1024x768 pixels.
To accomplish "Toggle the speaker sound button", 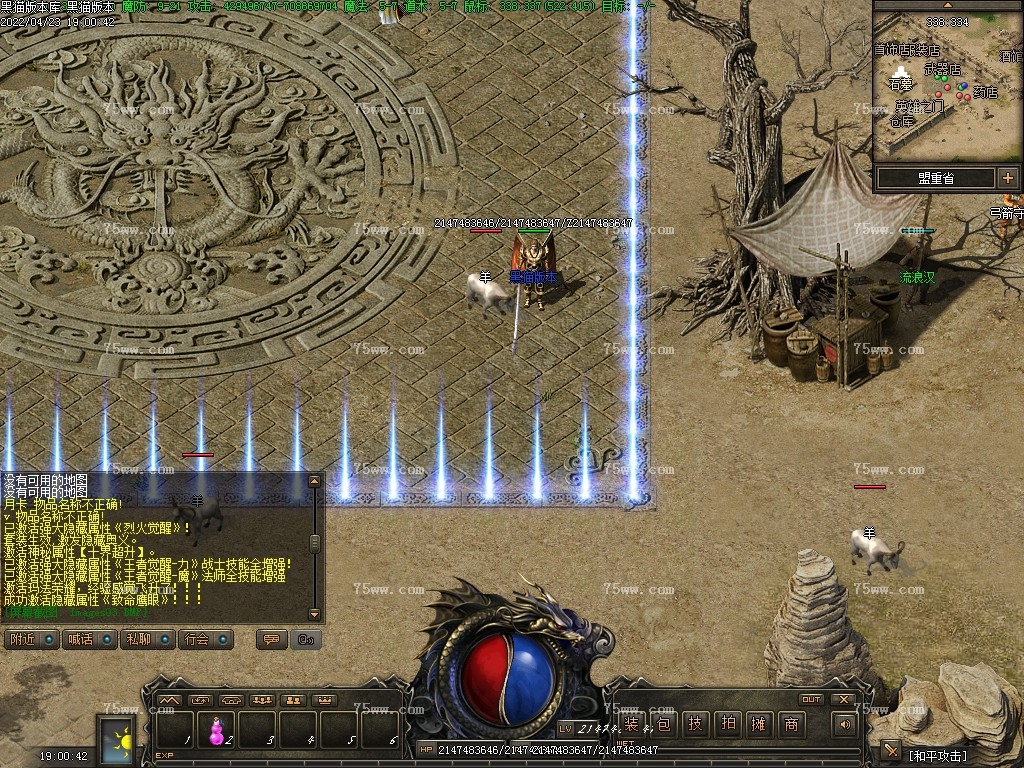I will pos(846,724).
